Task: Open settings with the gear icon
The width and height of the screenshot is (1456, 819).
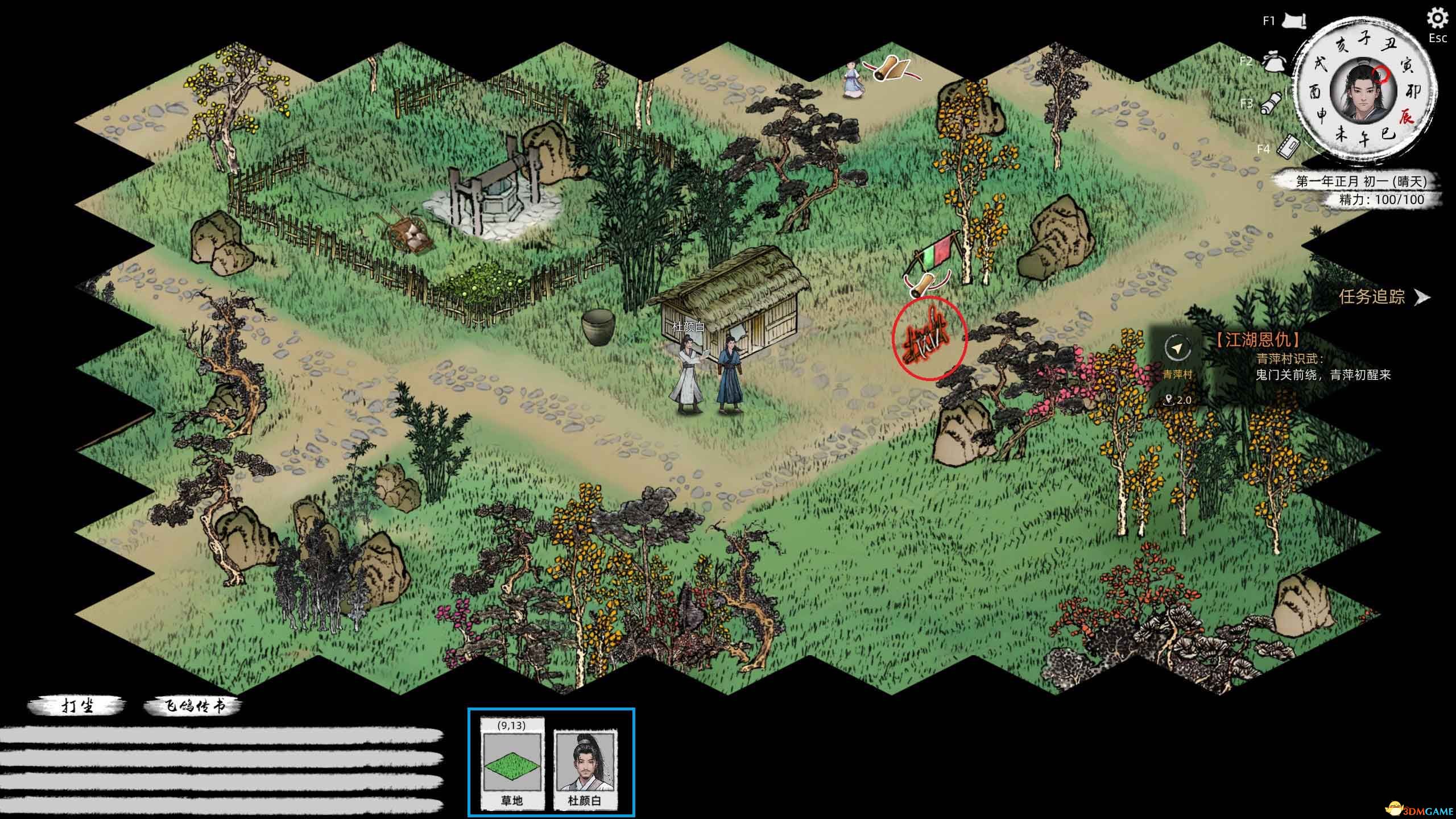Action: 1437,19
